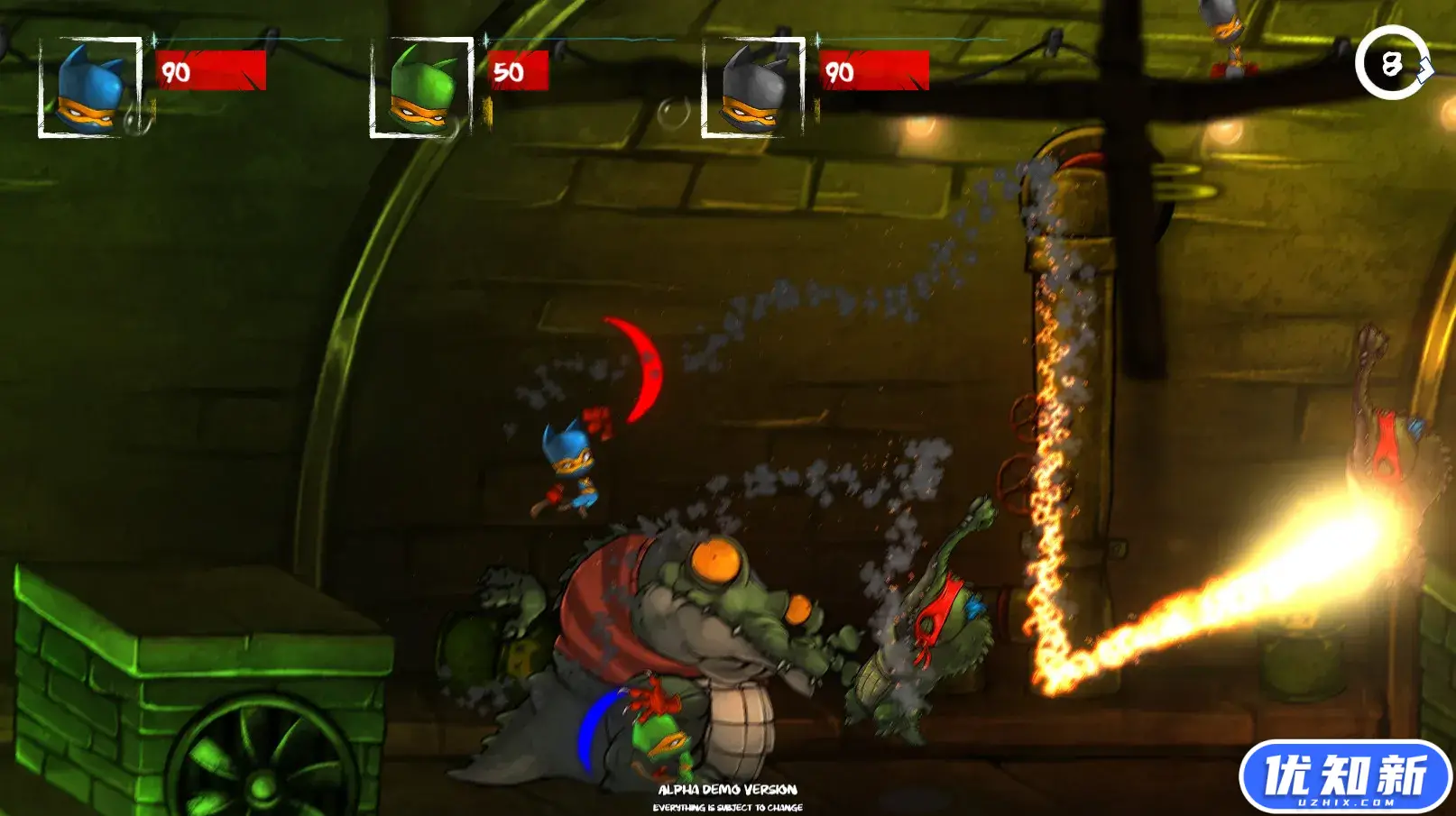
Task: Select the gray ninja cat portrait
Action: click(753, 88)
